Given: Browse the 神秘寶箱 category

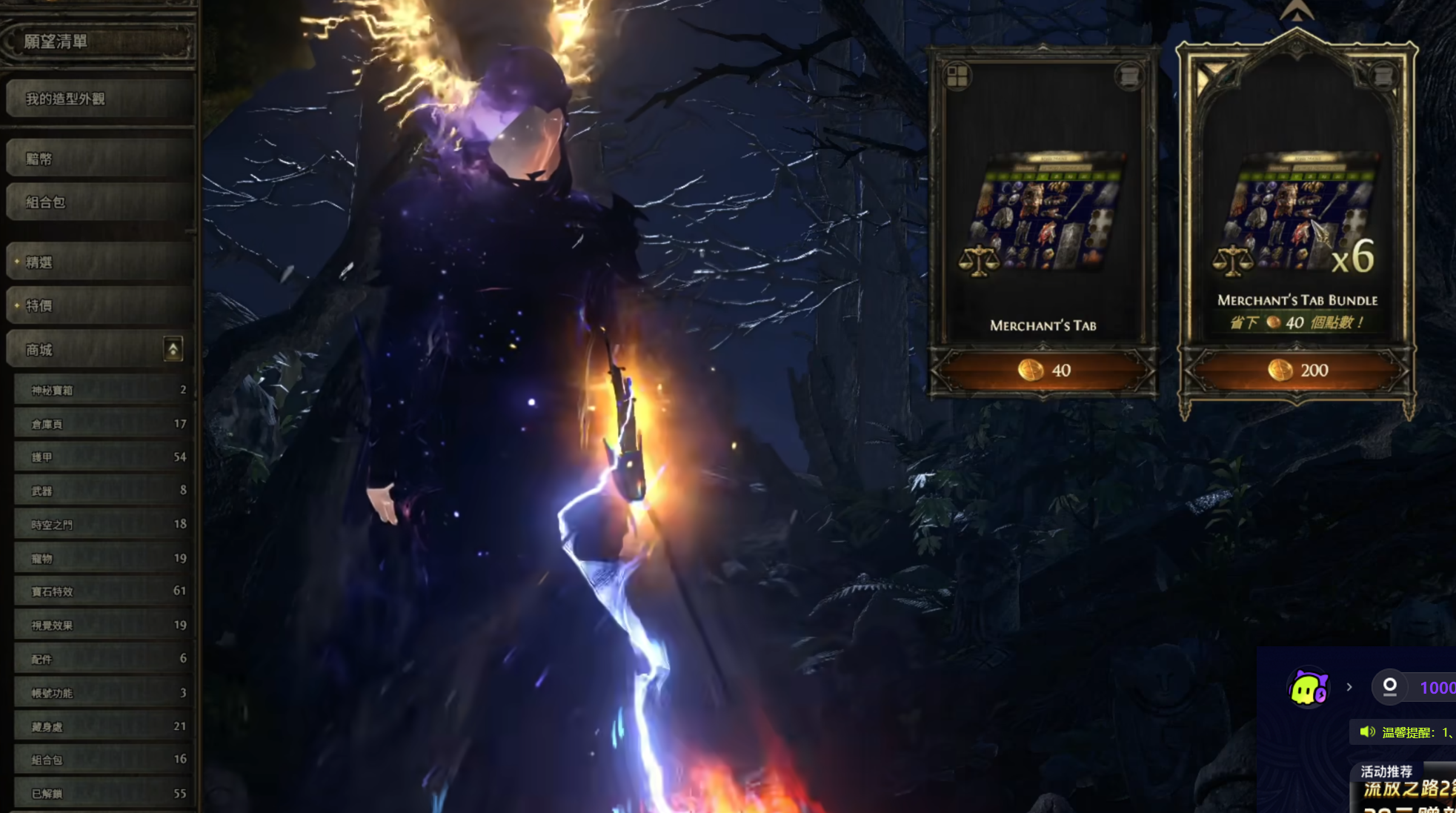Looking at the screenshot, I should [x=102, y=390].
